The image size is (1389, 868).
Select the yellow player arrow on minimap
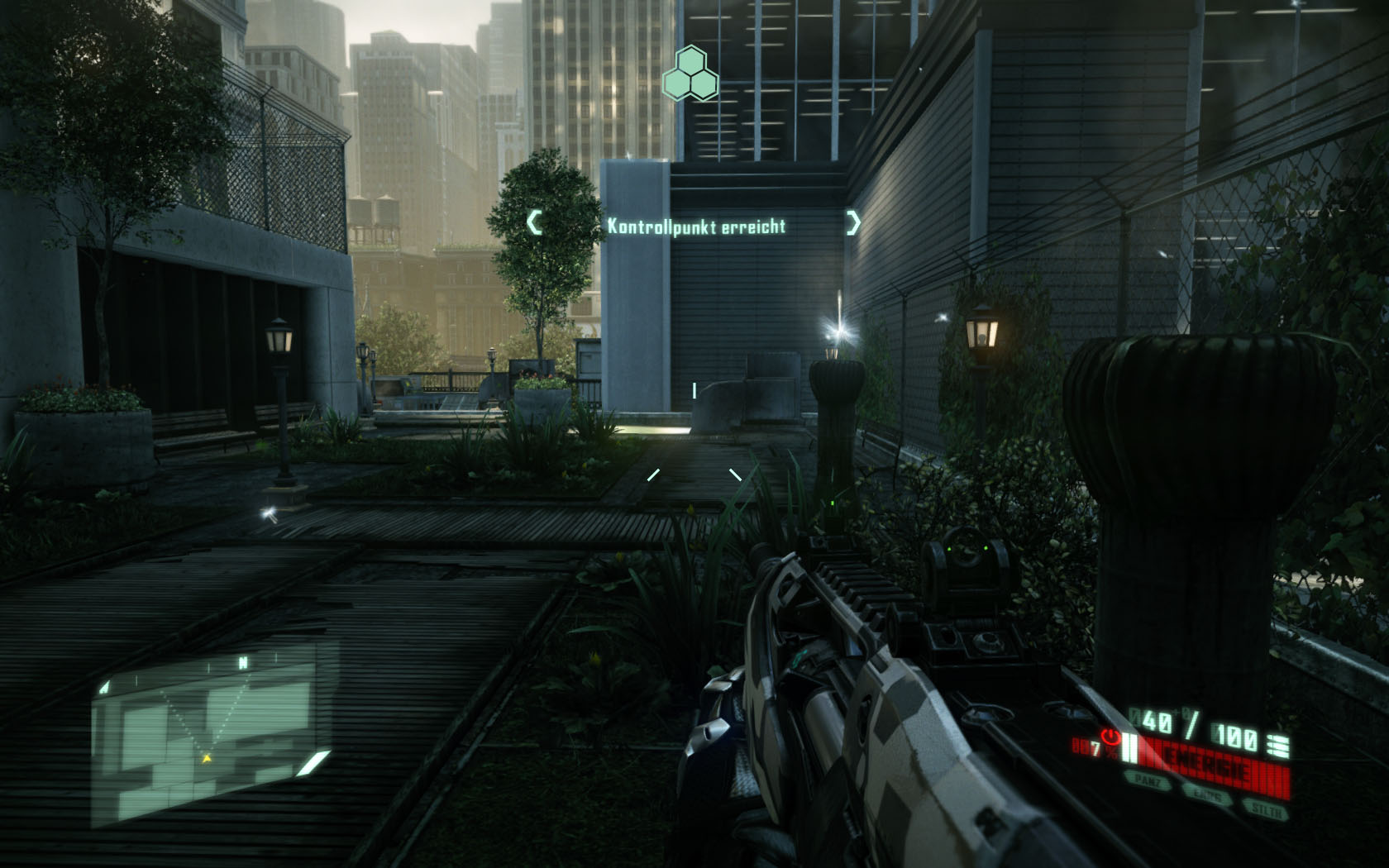[207, 757]
